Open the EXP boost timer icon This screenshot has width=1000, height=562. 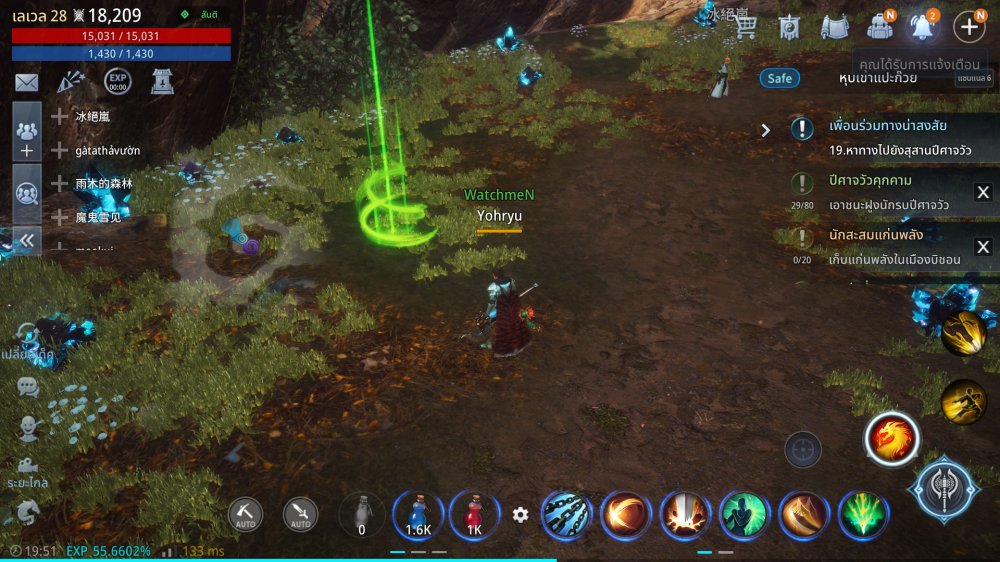(117, 82)
